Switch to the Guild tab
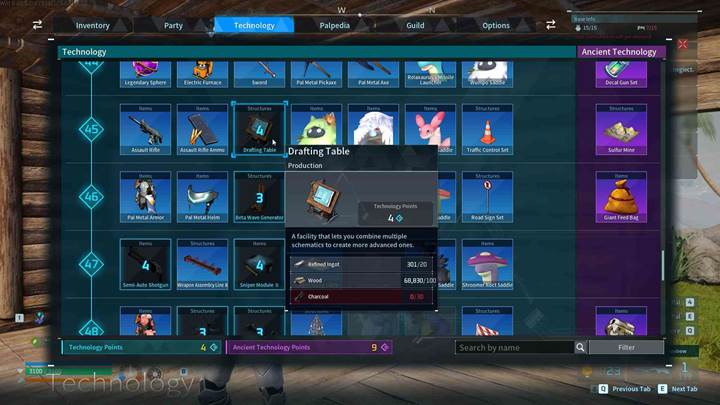 pyautogui.click(x=415, y=25)
